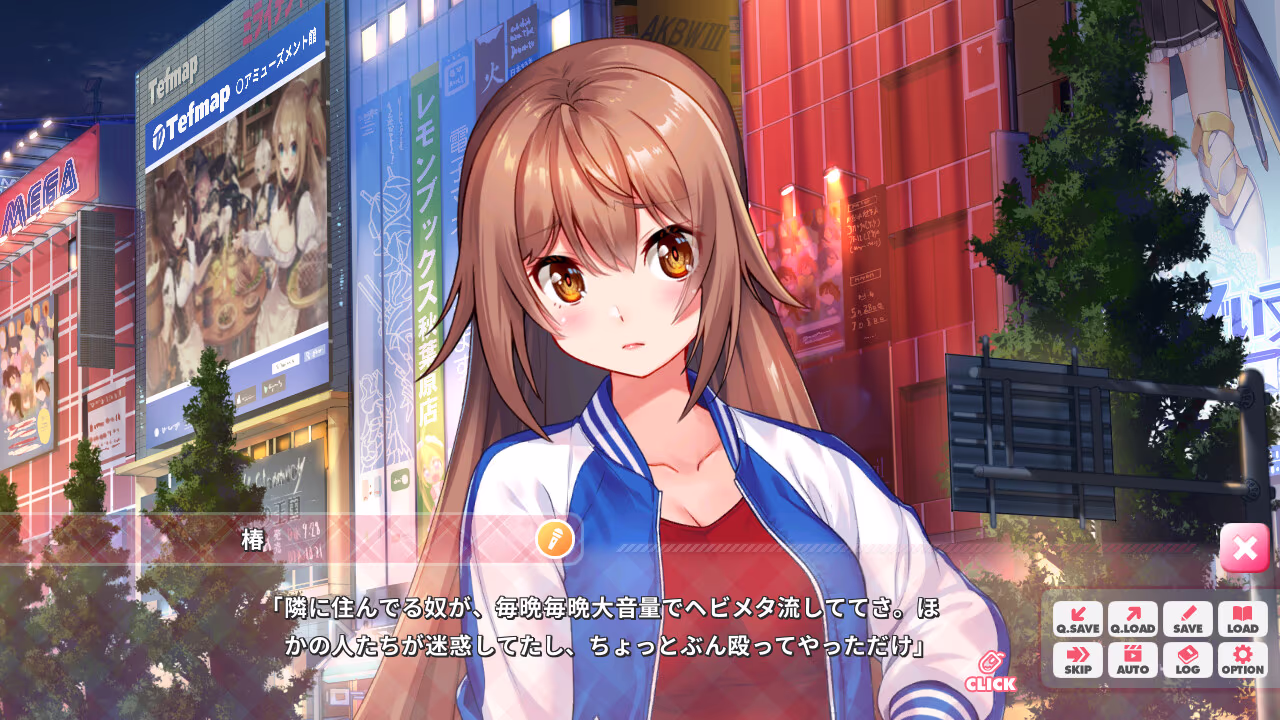Hide the text window with pink X
The height and width of the screenshot is (720, 1280).
point(1244,548)
